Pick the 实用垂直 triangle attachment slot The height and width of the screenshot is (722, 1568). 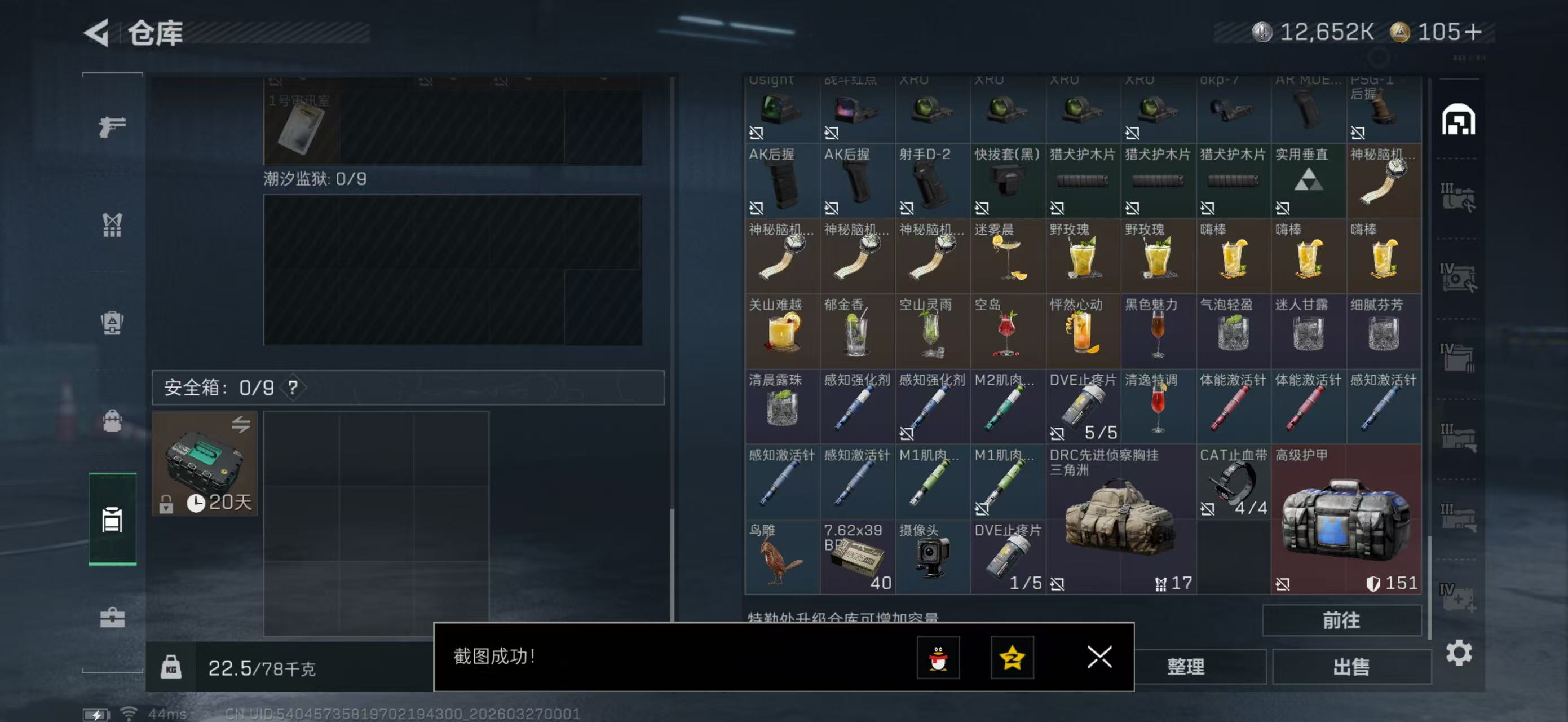point(1308,181)
